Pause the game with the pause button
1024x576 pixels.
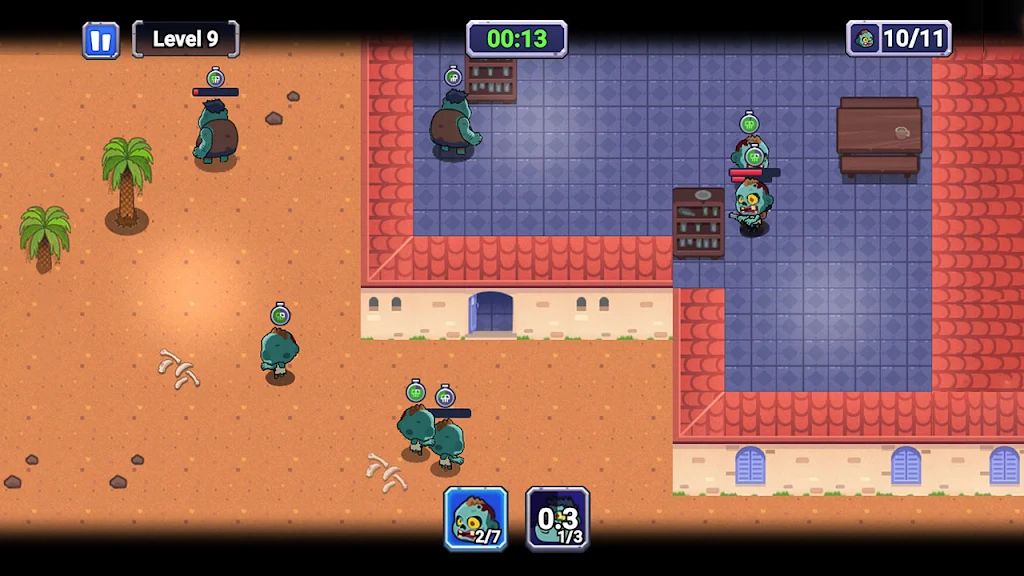point(100,40)
